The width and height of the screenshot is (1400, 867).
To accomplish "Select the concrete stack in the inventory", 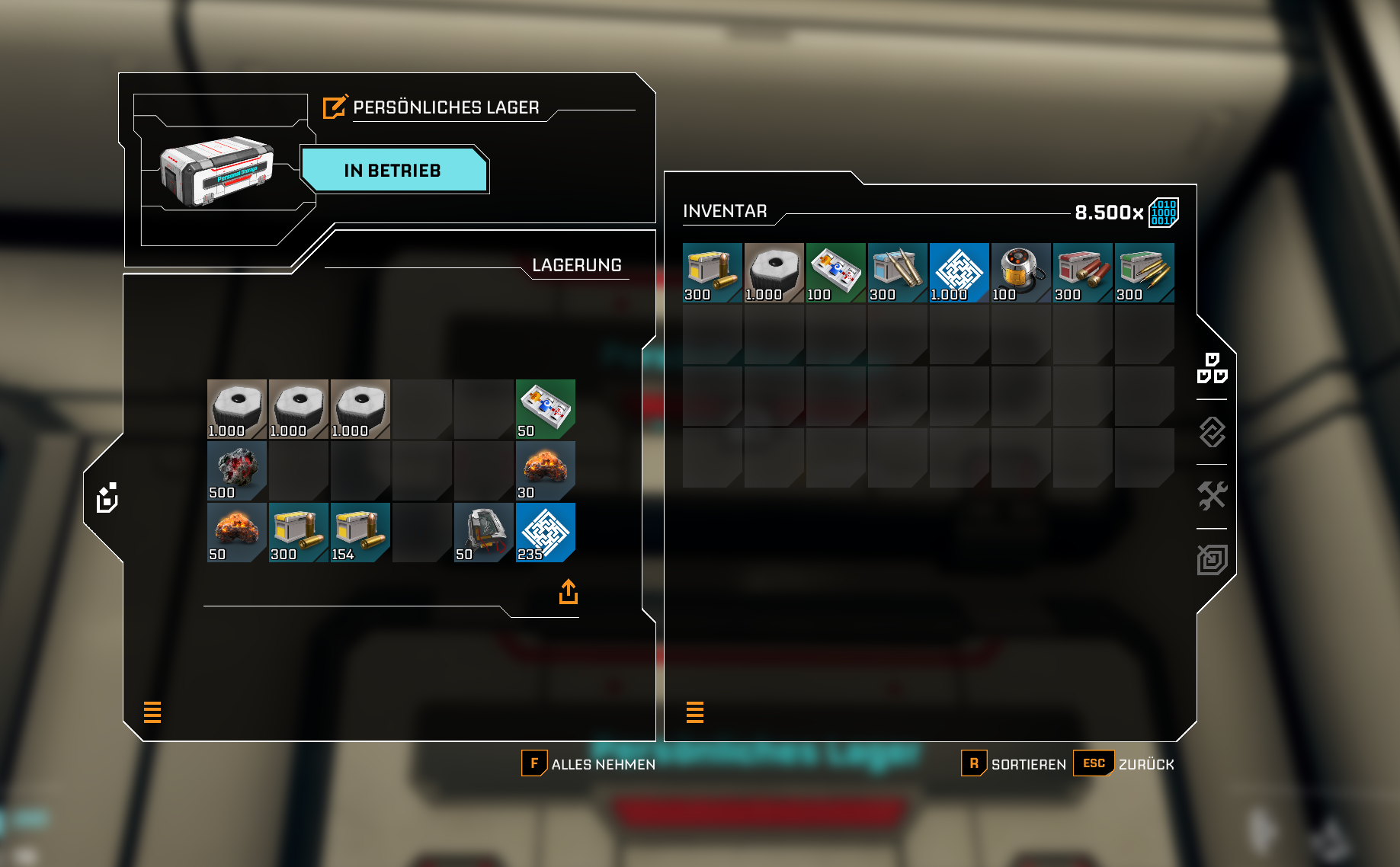I will 774,273.
